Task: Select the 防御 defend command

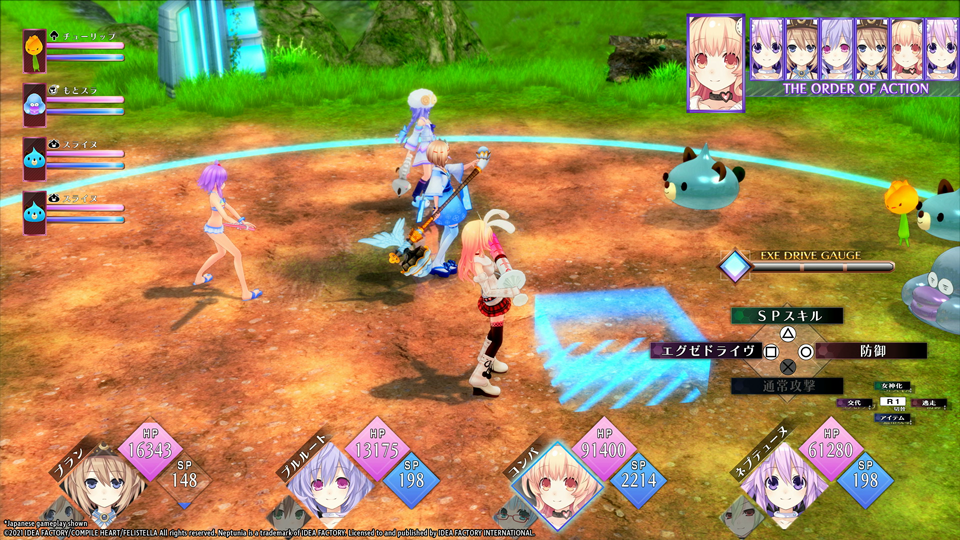Action: click(870, 351)
